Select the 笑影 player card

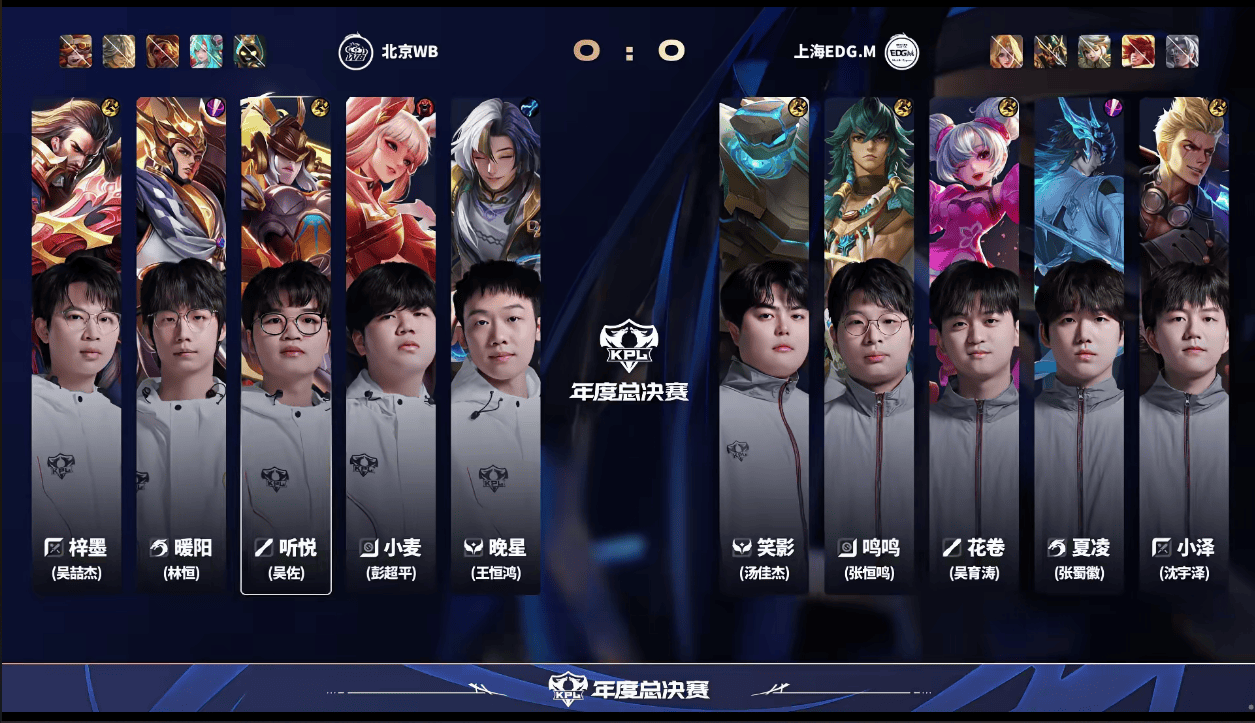764,345
